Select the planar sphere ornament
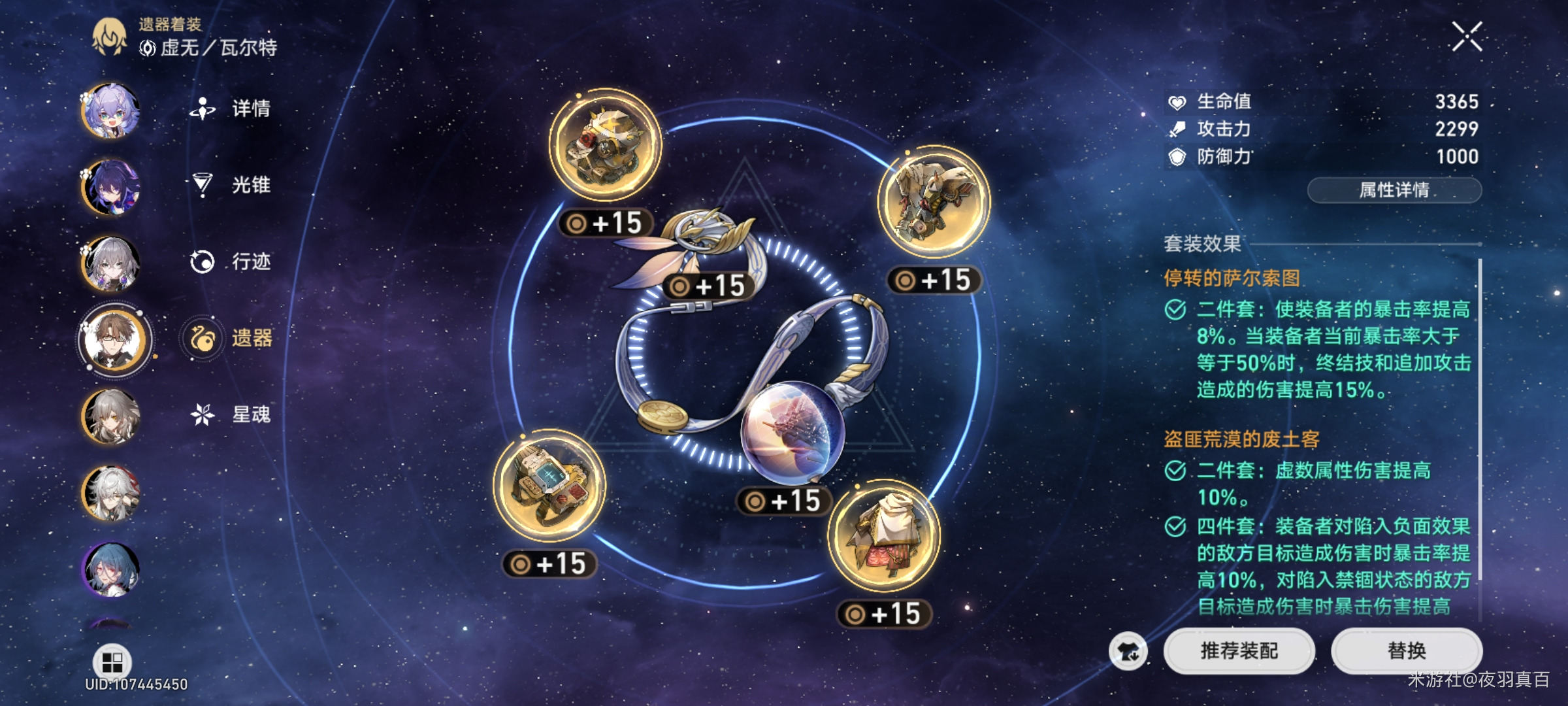 pyautogui.click(x=792, y=433)
